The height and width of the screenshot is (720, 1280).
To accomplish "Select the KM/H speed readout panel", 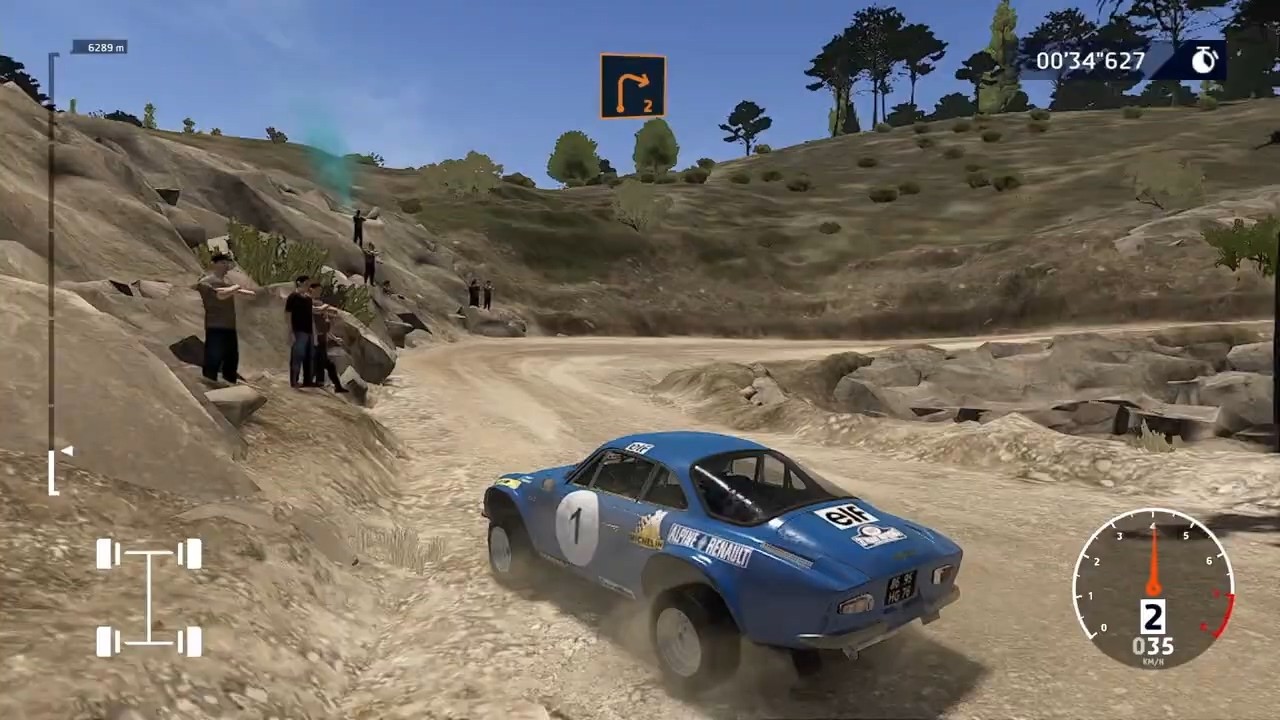I will [1154, 650].
